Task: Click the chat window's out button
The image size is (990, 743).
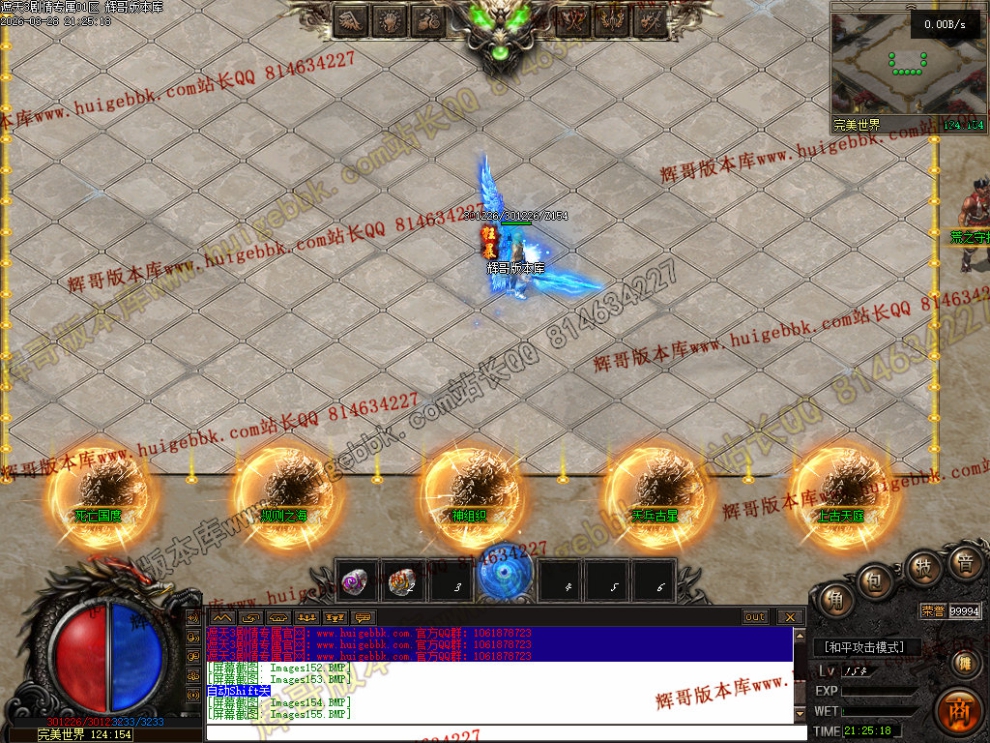Action: [x=756, y=617]
